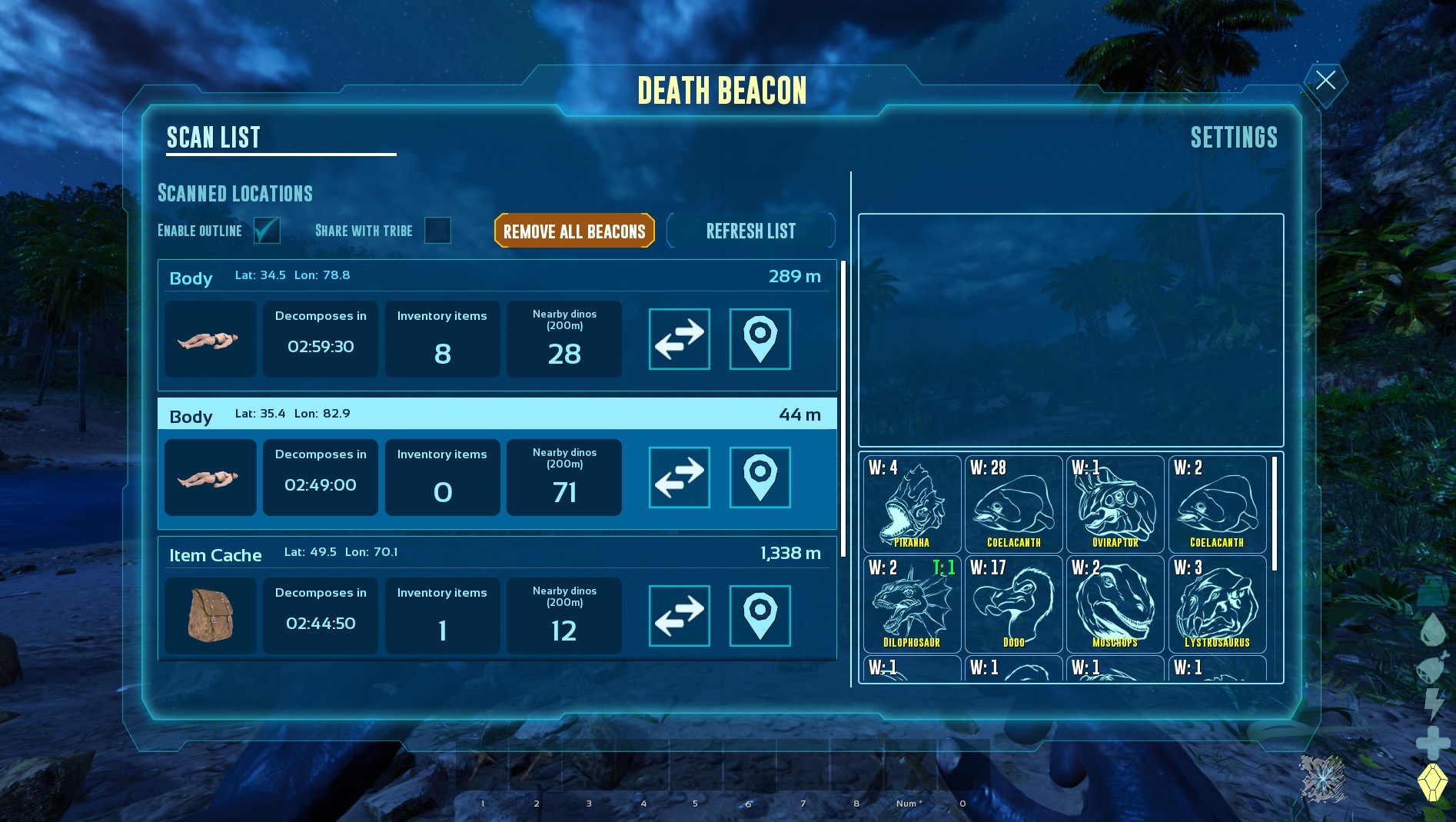This screenshot has height=822, width=1456.
Task: Click the transfer arrows icon on the Item Cache row
Action: 679,615
